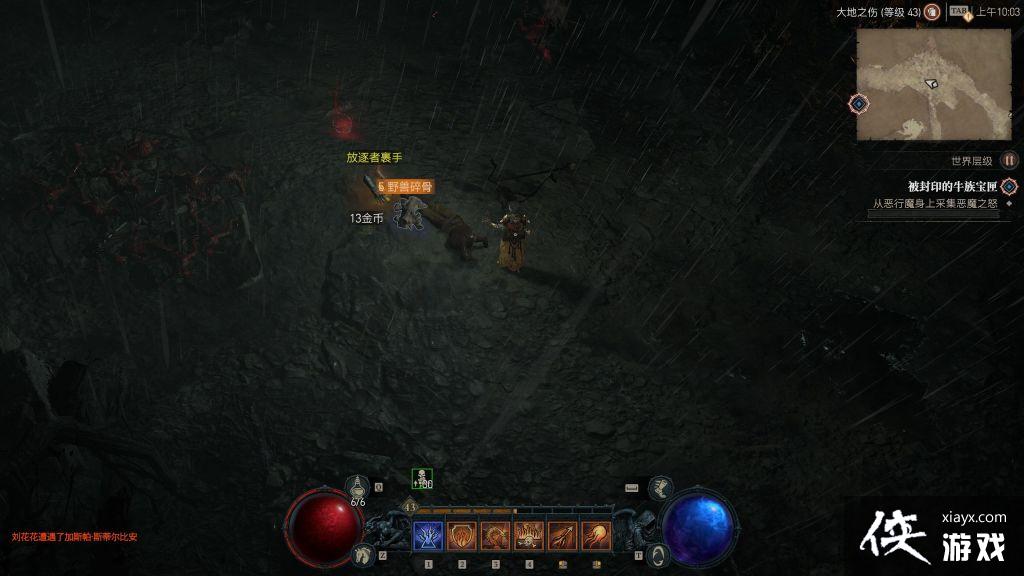Screen dimensions: 1024x576
Task: Click the zone difficulty icon beside 大地之伤
Action: tap(932, 12)
